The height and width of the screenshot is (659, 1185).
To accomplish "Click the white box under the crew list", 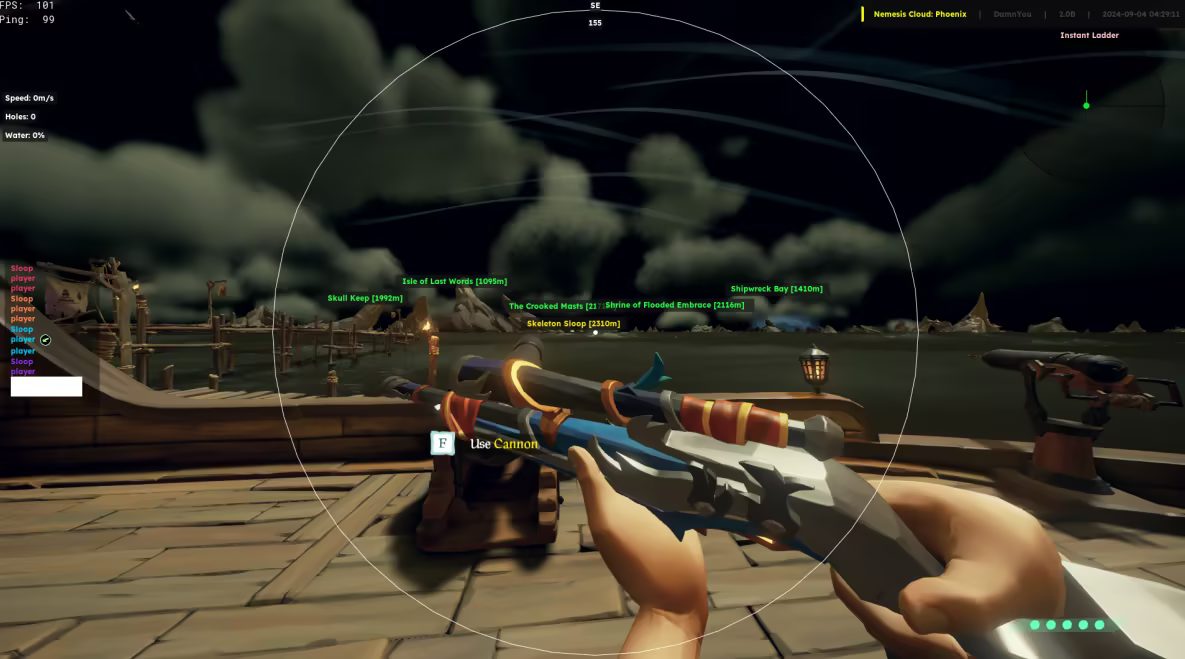I will (x=46, y=386).
